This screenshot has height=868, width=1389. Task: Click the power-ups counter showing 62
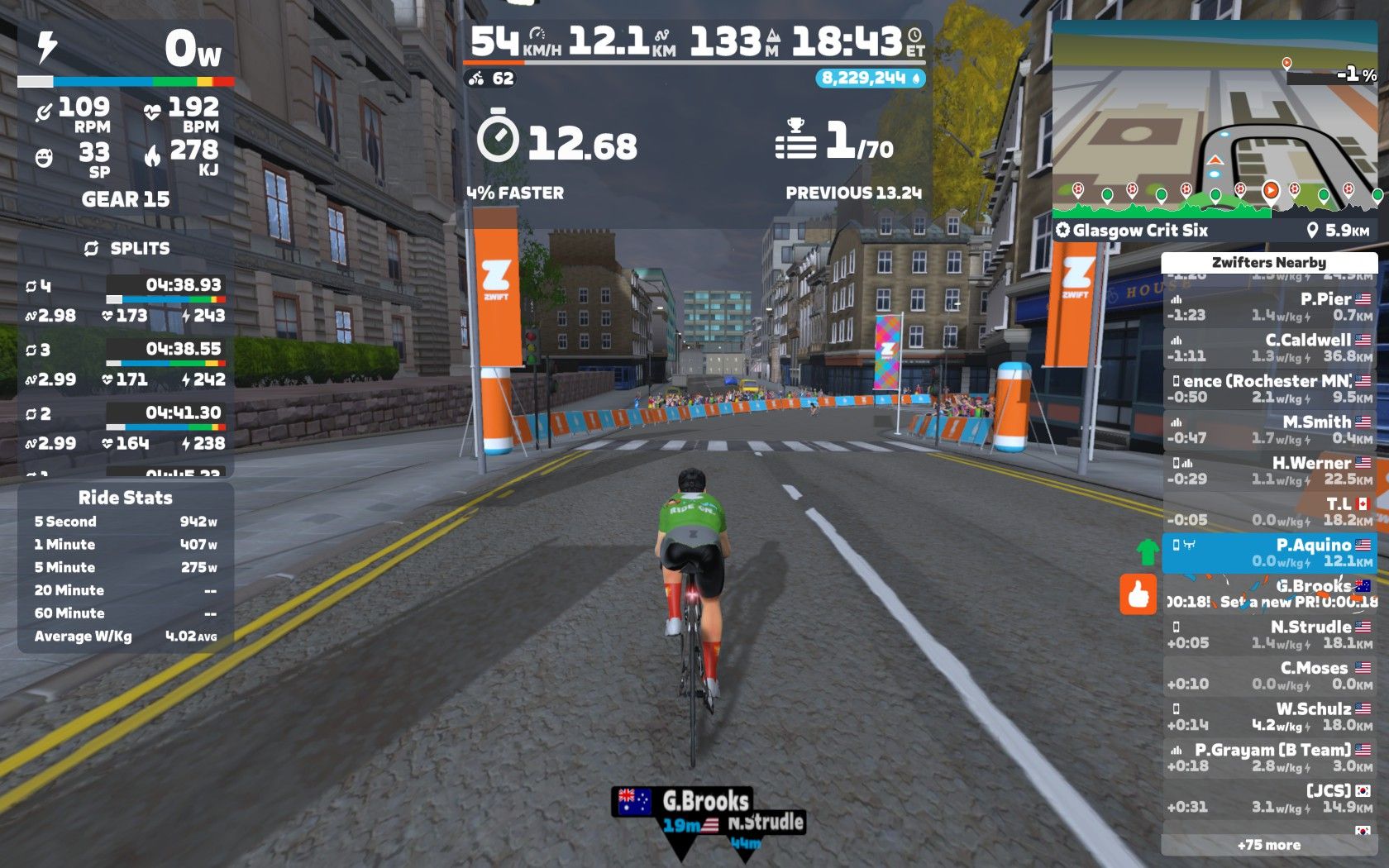(x=492, y=79)
